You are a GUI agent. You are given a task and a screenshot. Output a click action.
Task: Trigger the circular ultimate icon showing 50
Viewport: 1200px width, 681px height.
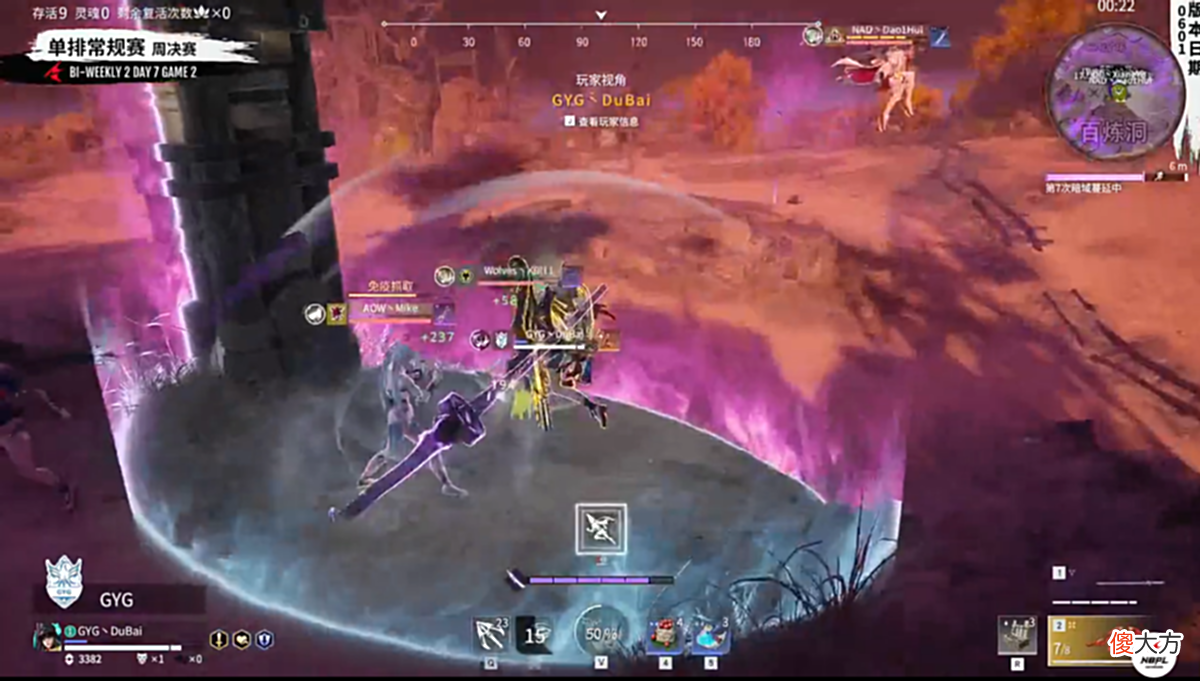click(x=600, y=634)
